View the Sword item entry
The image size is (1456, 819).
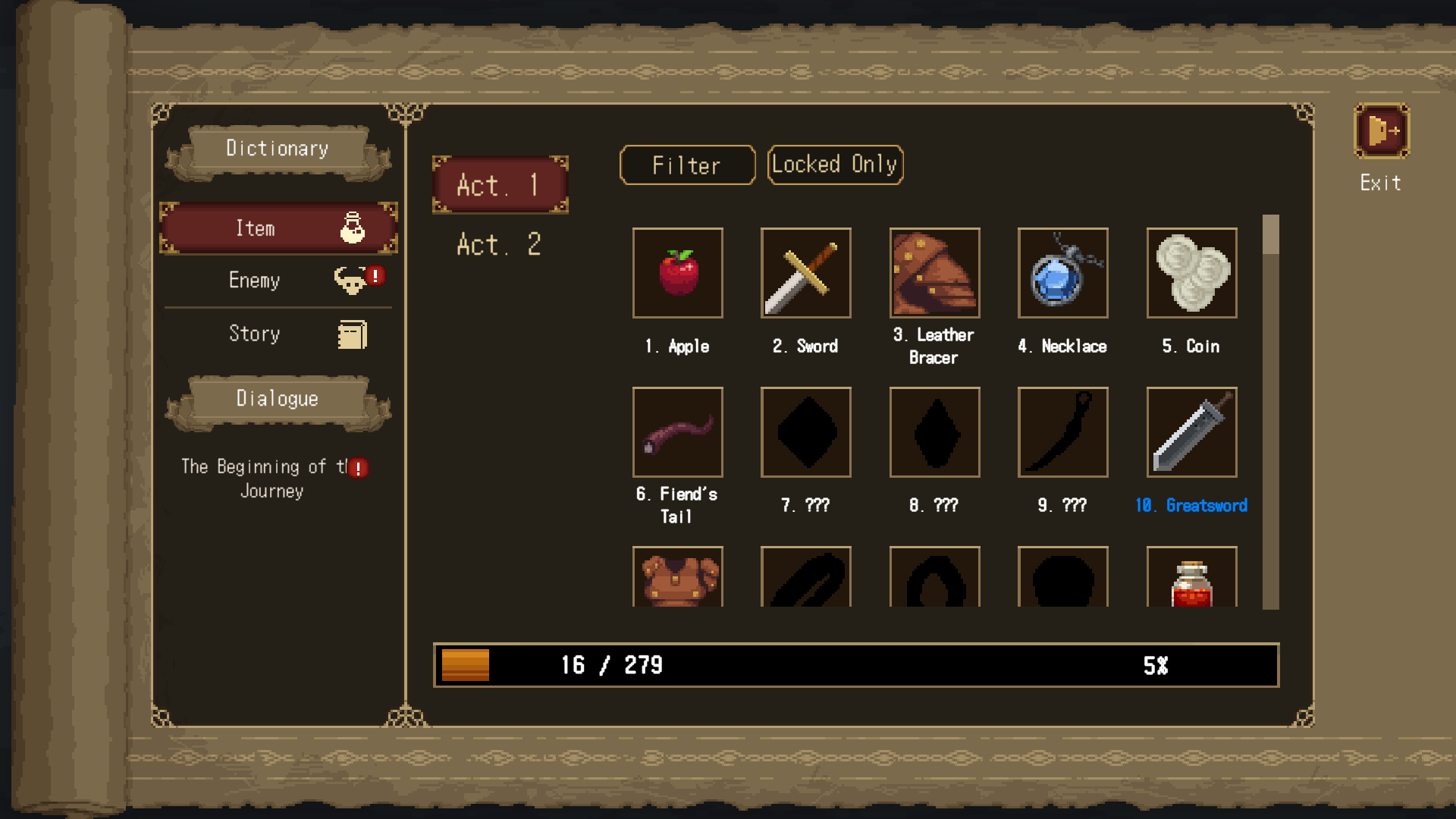coord(805,273)
